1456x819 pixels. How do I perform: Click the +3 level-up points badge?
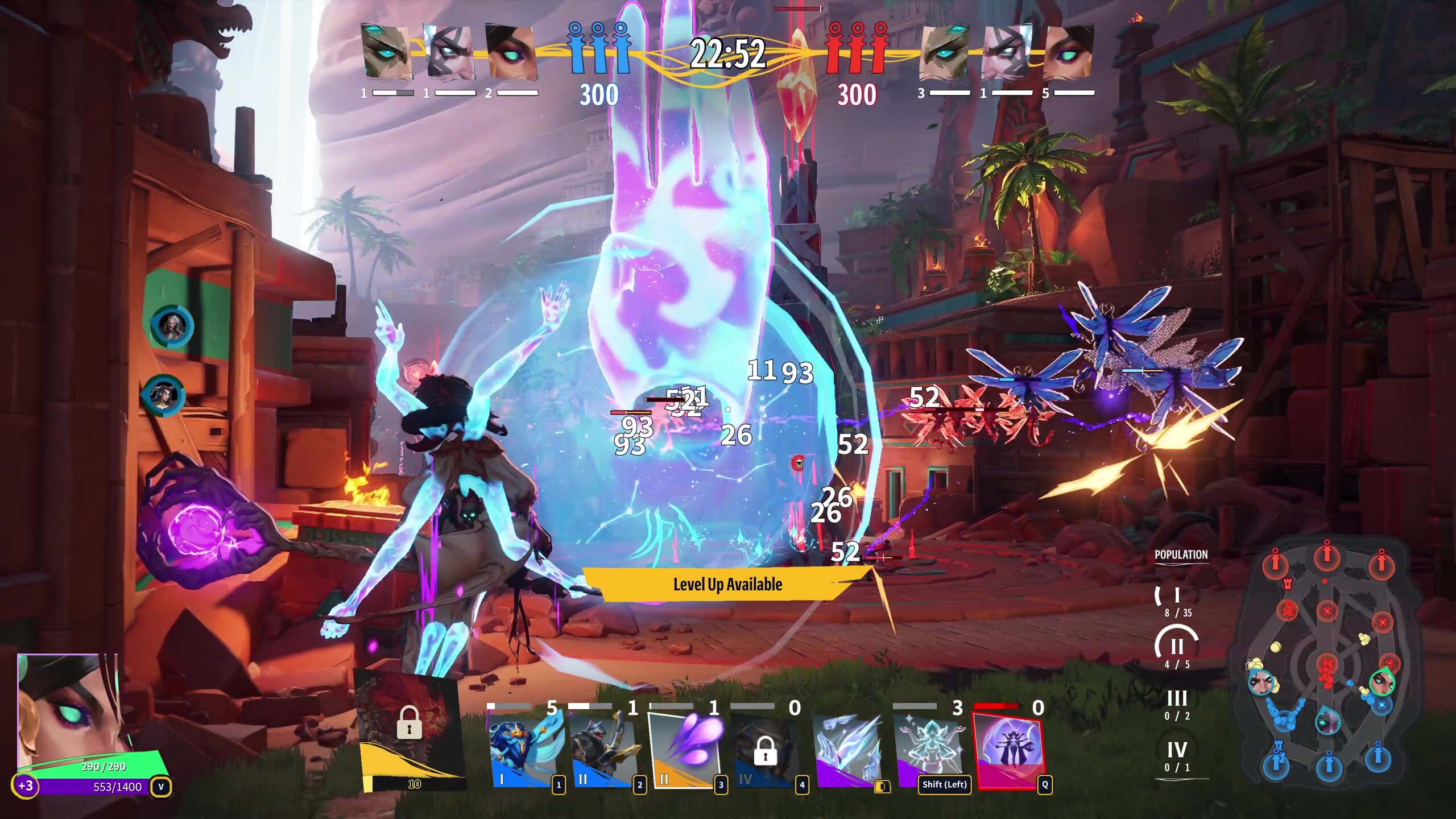tap(26, 787)
